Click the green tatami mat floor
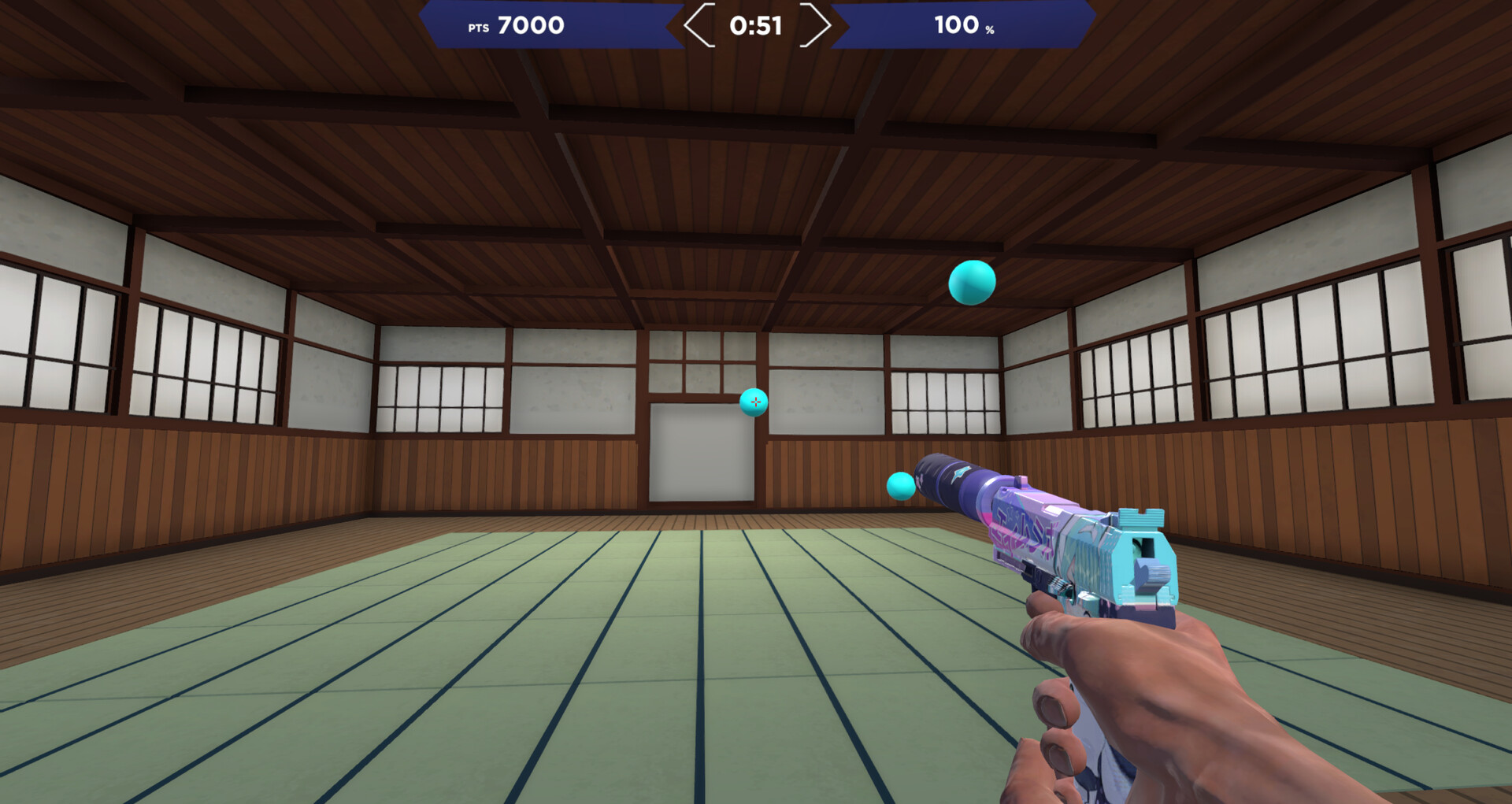The width and height of the screenshot is (1512, 804). pyautogui.click(x=472, y=669)
